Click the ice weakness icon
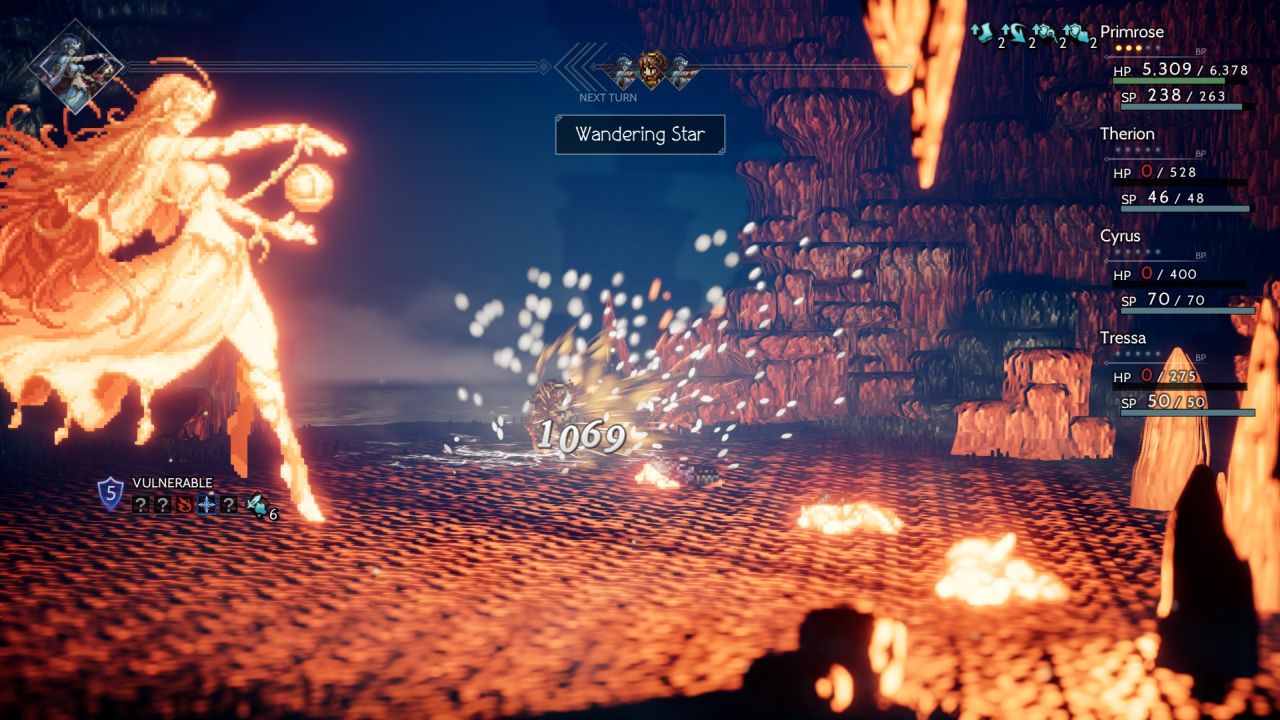 point(207,505)
